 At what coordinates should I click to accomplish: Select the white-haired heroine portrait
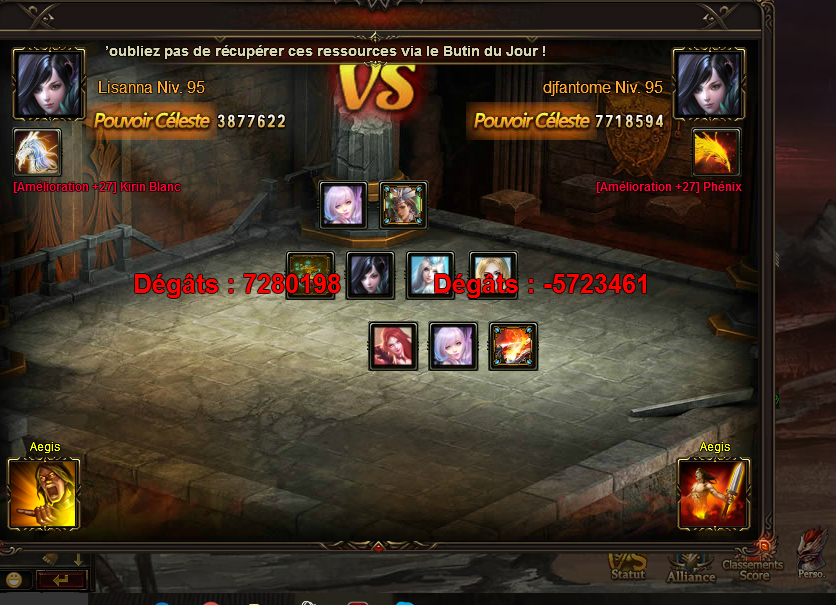click(x=430, y=276)
